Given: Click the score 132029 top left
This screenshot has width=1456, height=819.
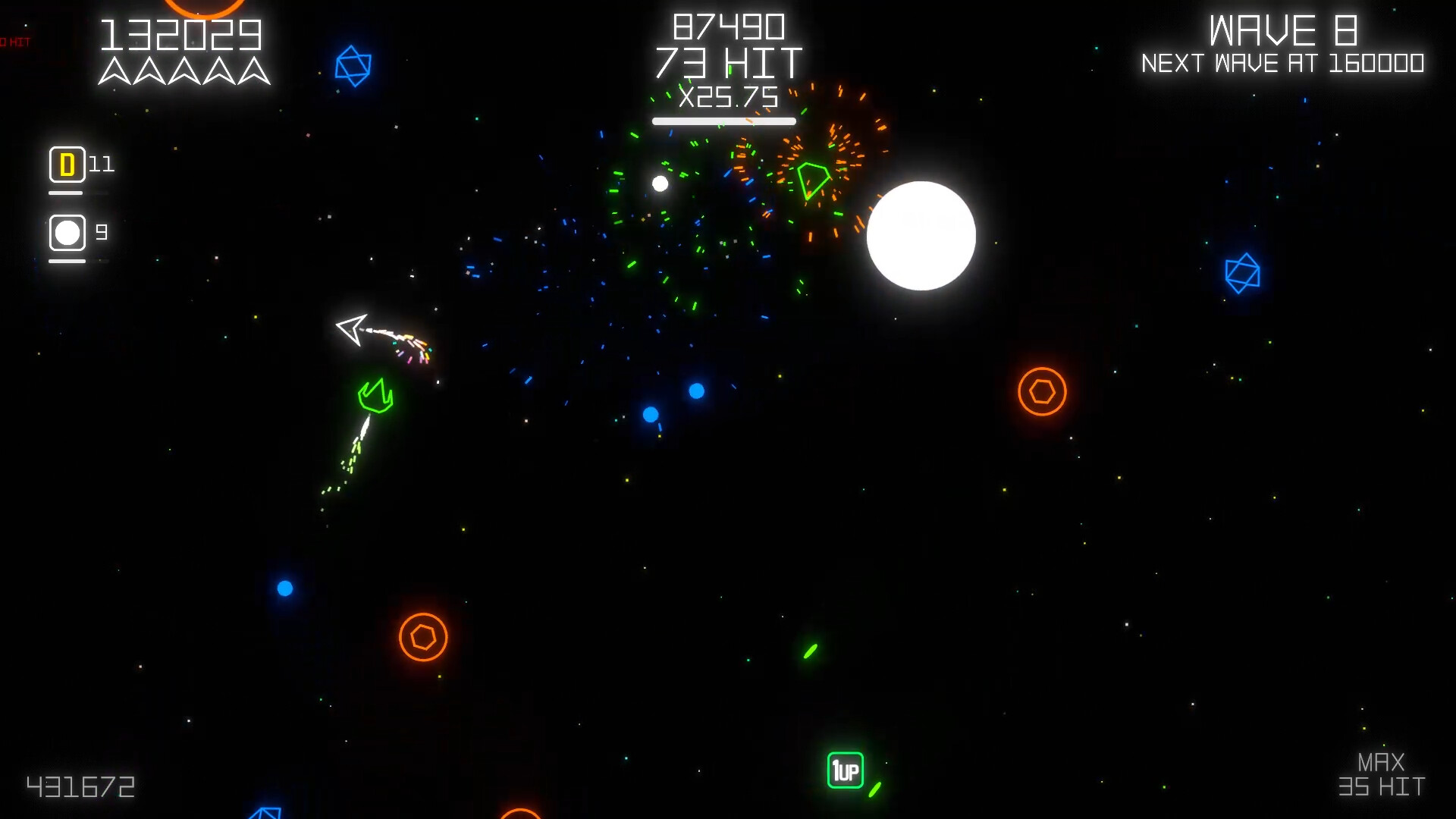Looking at the screenshot, I should (182, 32).
